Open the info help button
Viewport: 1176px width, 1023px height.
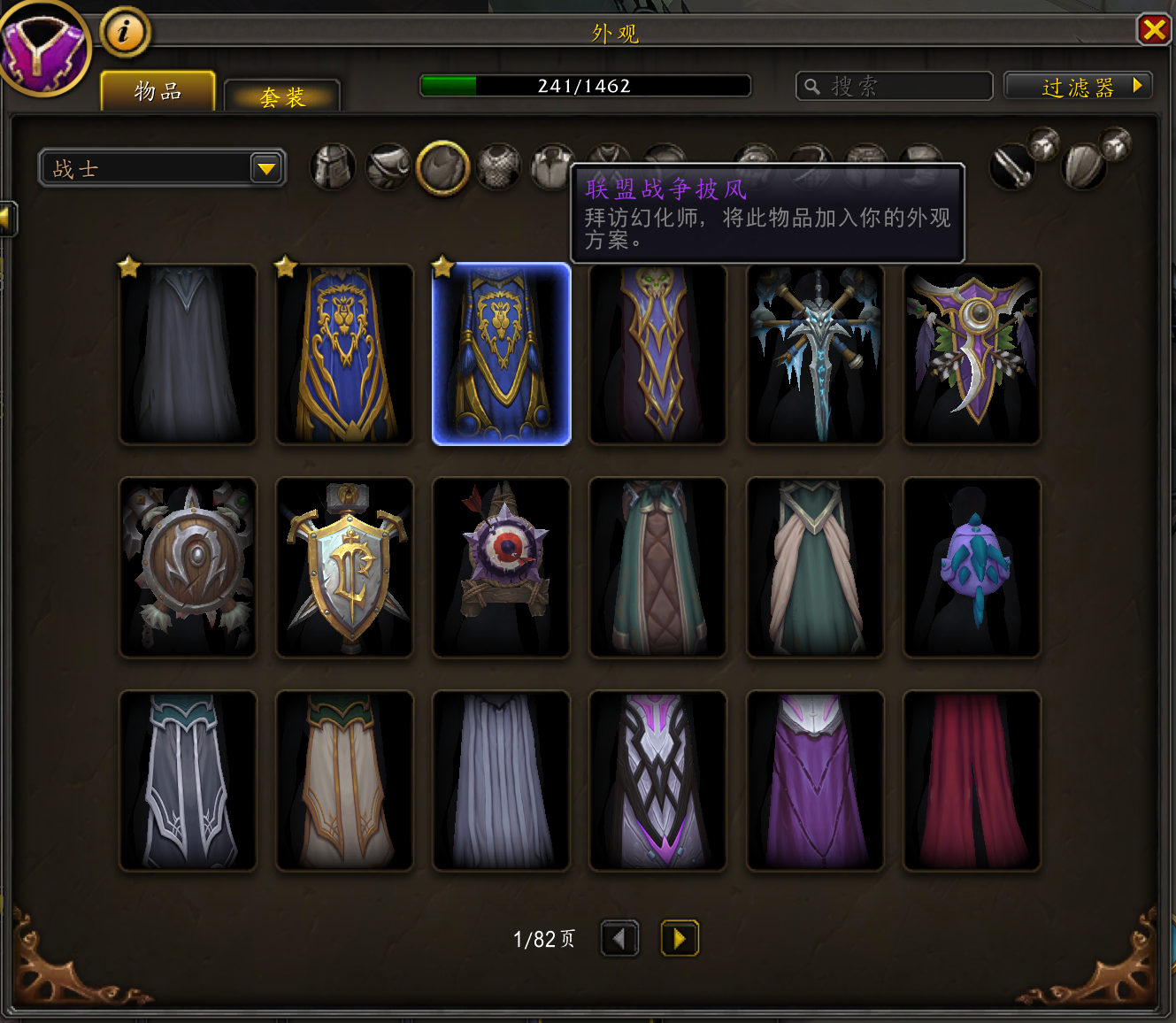[125, 33]
